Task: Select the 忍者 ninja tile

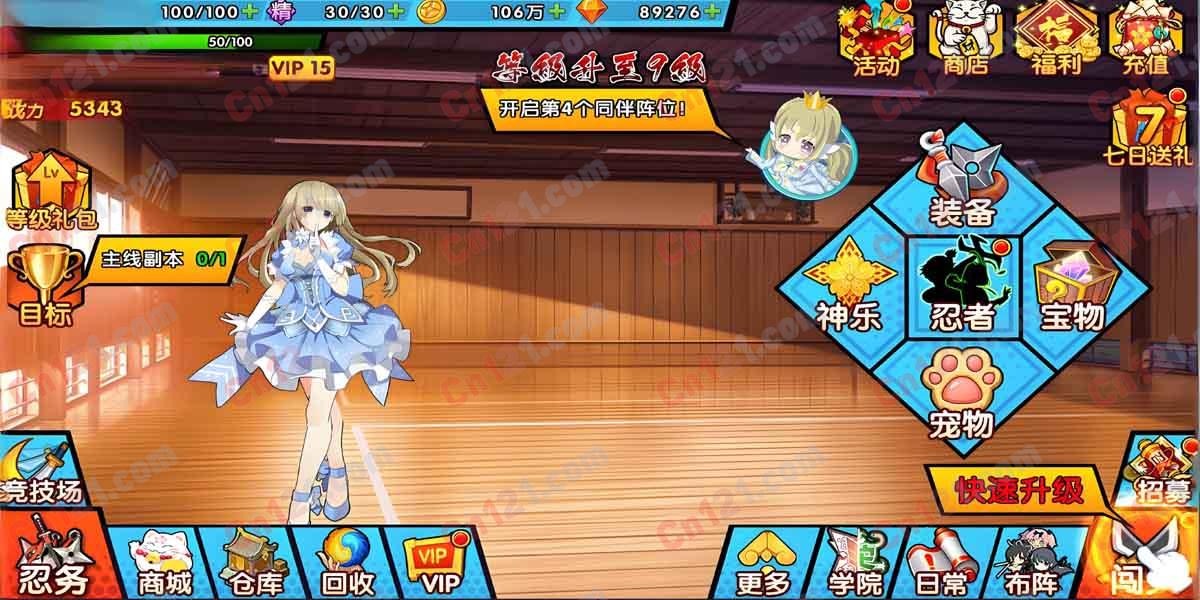Action: 962,285
